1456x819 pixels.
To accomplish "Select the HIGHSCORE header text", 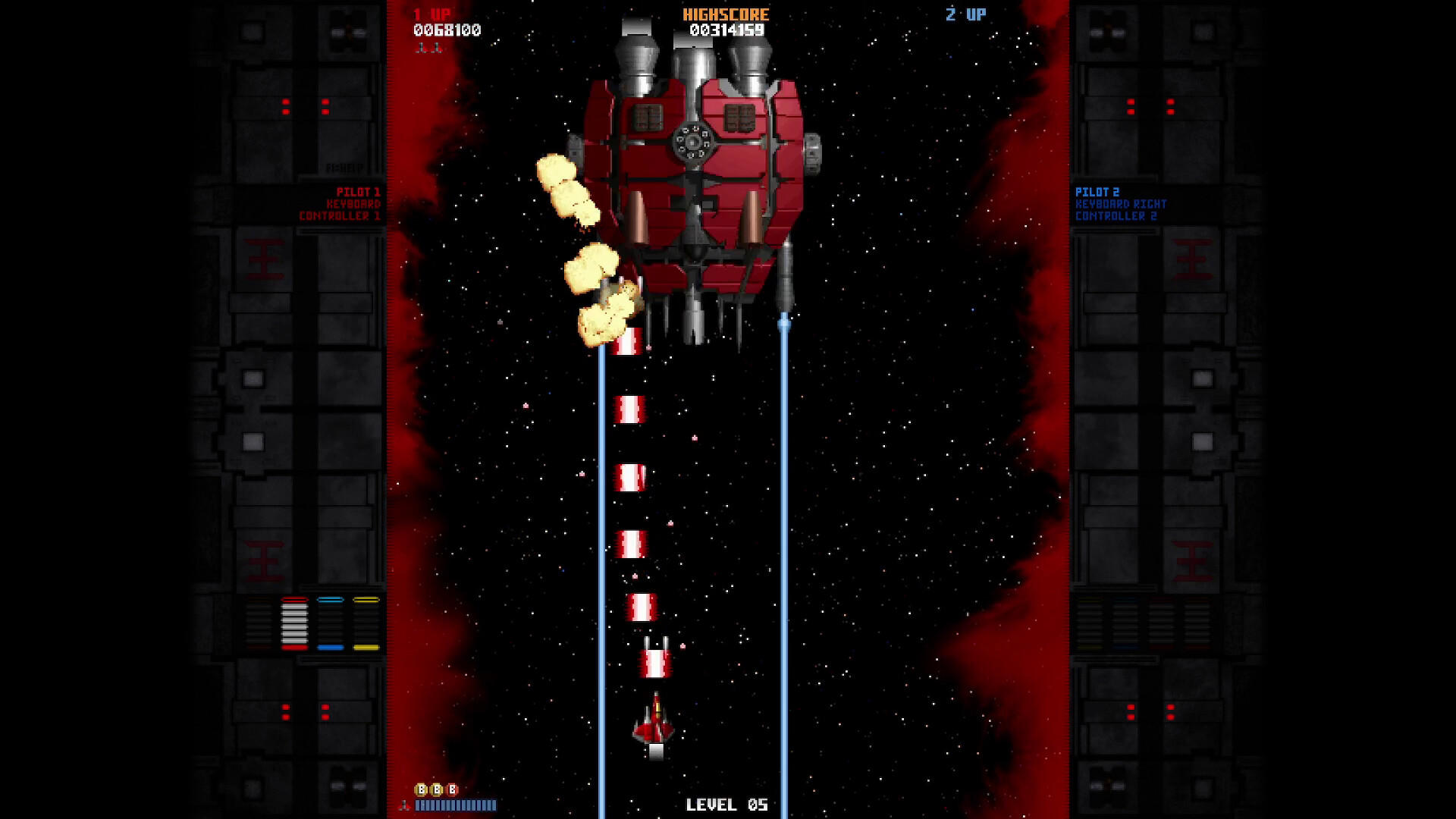I will click(725, 12).
